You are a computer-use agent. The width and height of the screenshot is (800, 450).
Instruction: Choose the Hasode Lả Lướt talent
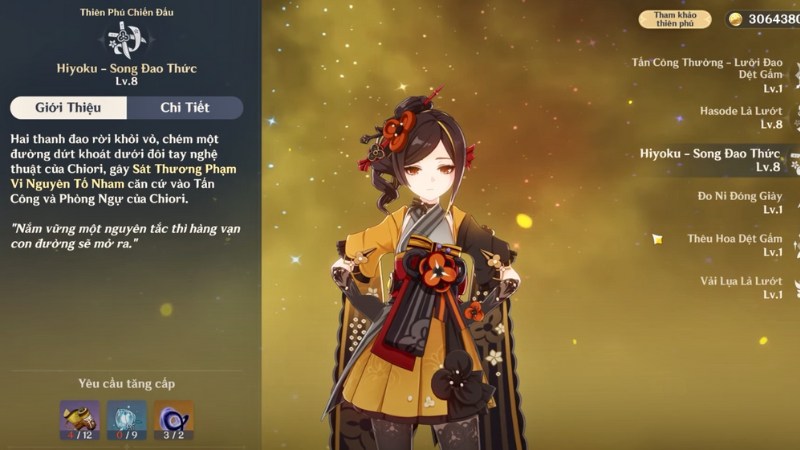(x=740, y=117)
